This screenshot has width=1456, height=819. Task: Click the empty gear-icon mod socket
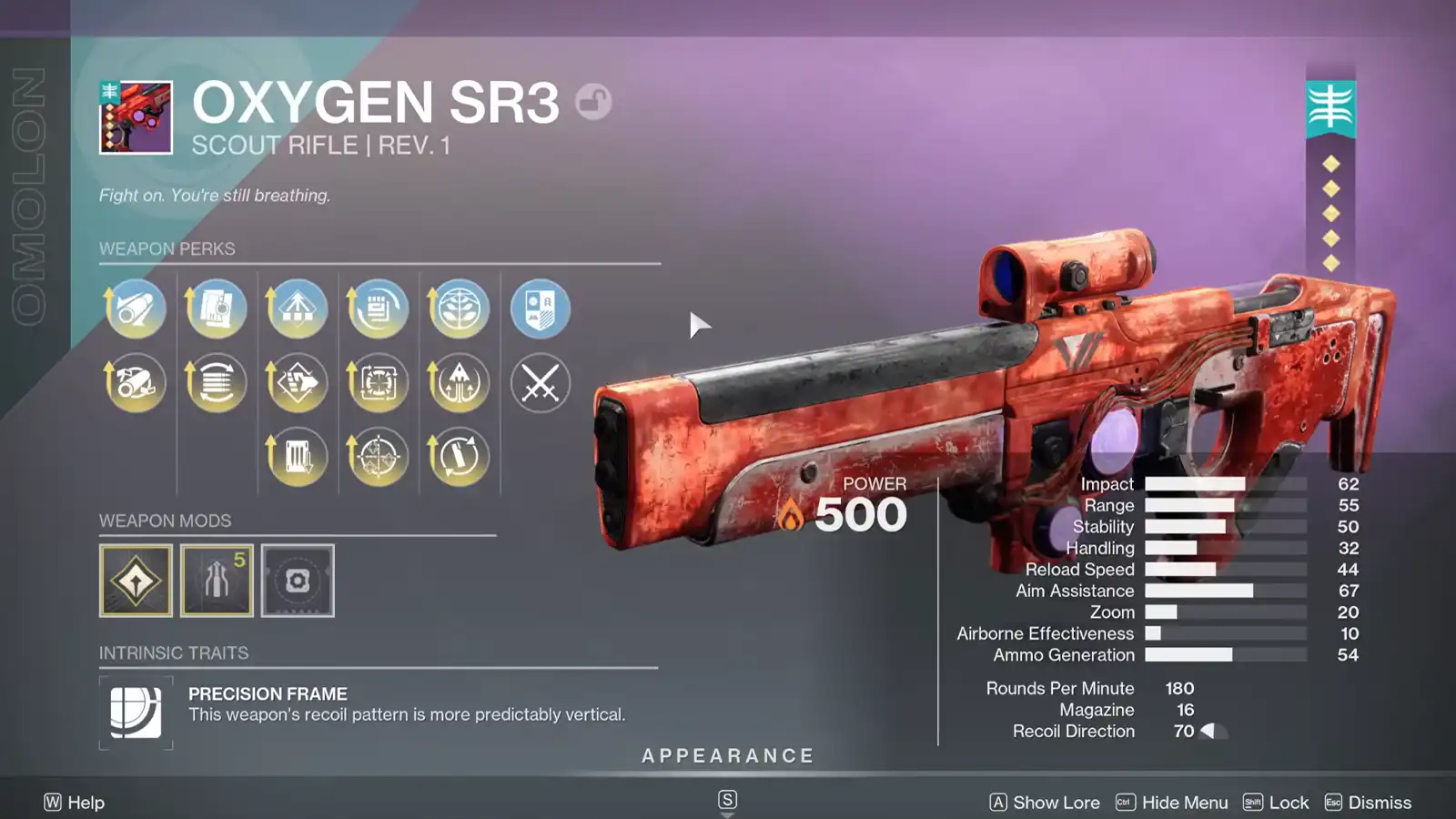pos(298,580)
